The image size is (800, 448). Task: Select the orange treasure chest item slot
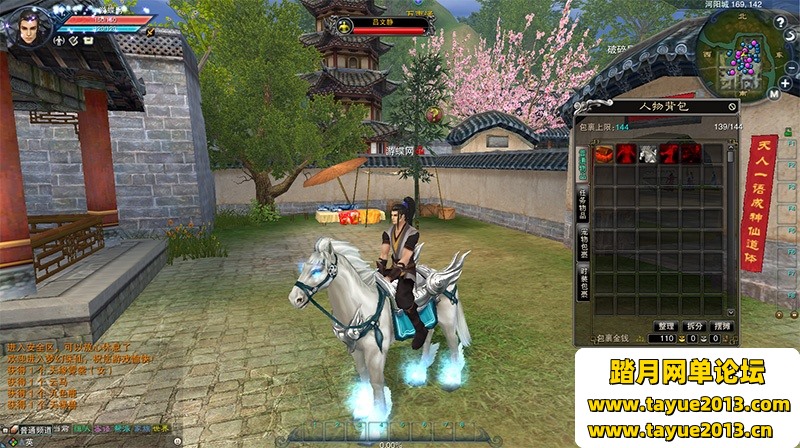tap(604, 154)
